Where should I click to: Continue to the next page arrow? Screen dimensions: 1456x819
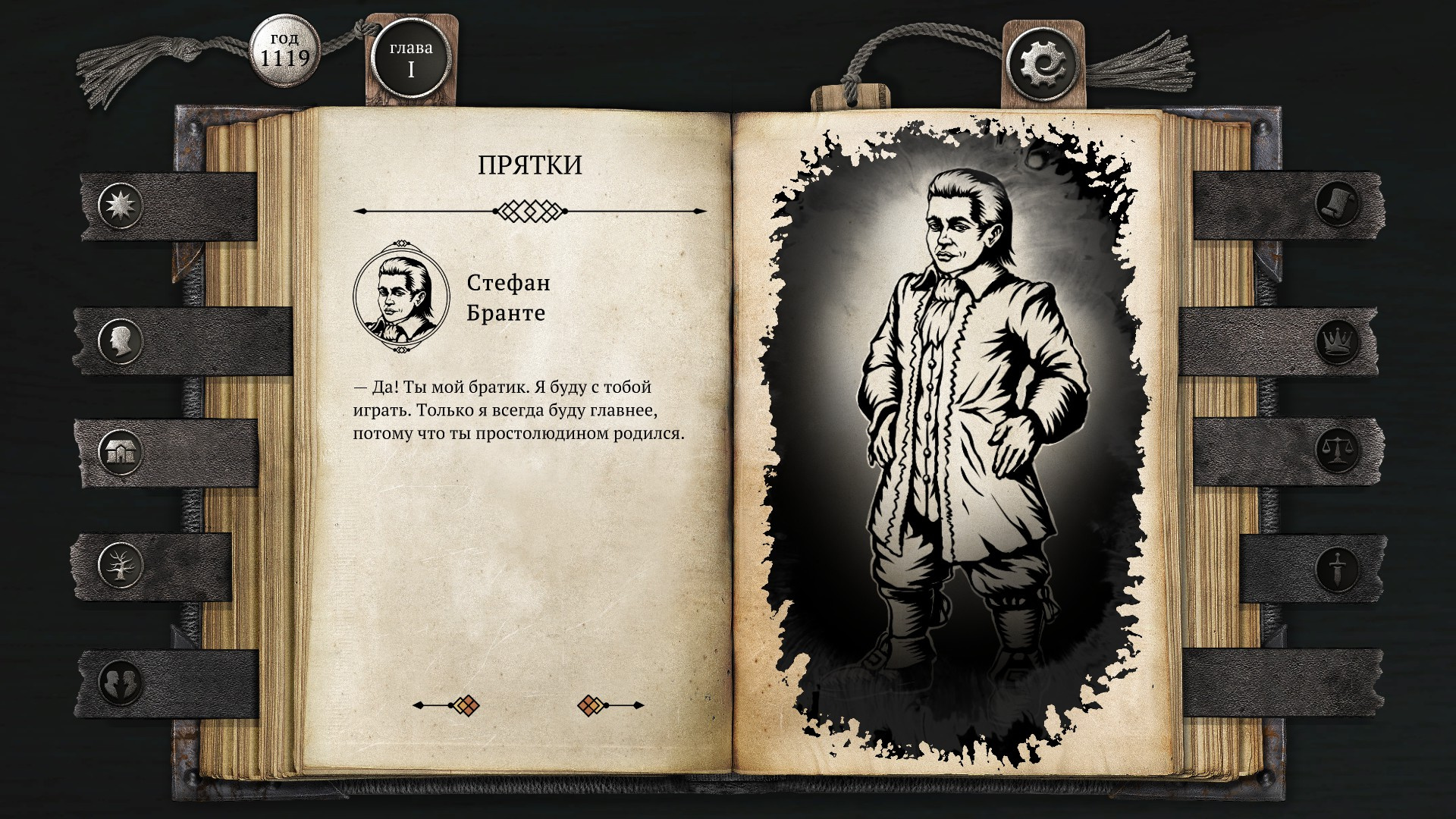click(x=610, y=706)
